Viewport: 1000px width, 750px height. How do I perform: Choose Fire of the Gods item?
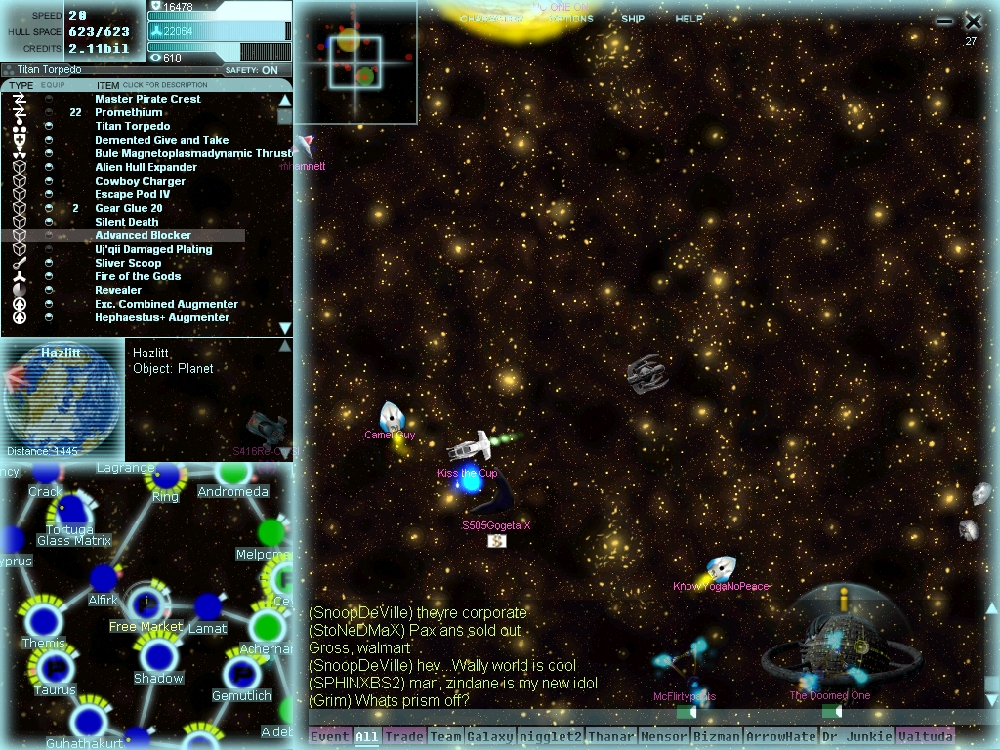coord(138,277)
